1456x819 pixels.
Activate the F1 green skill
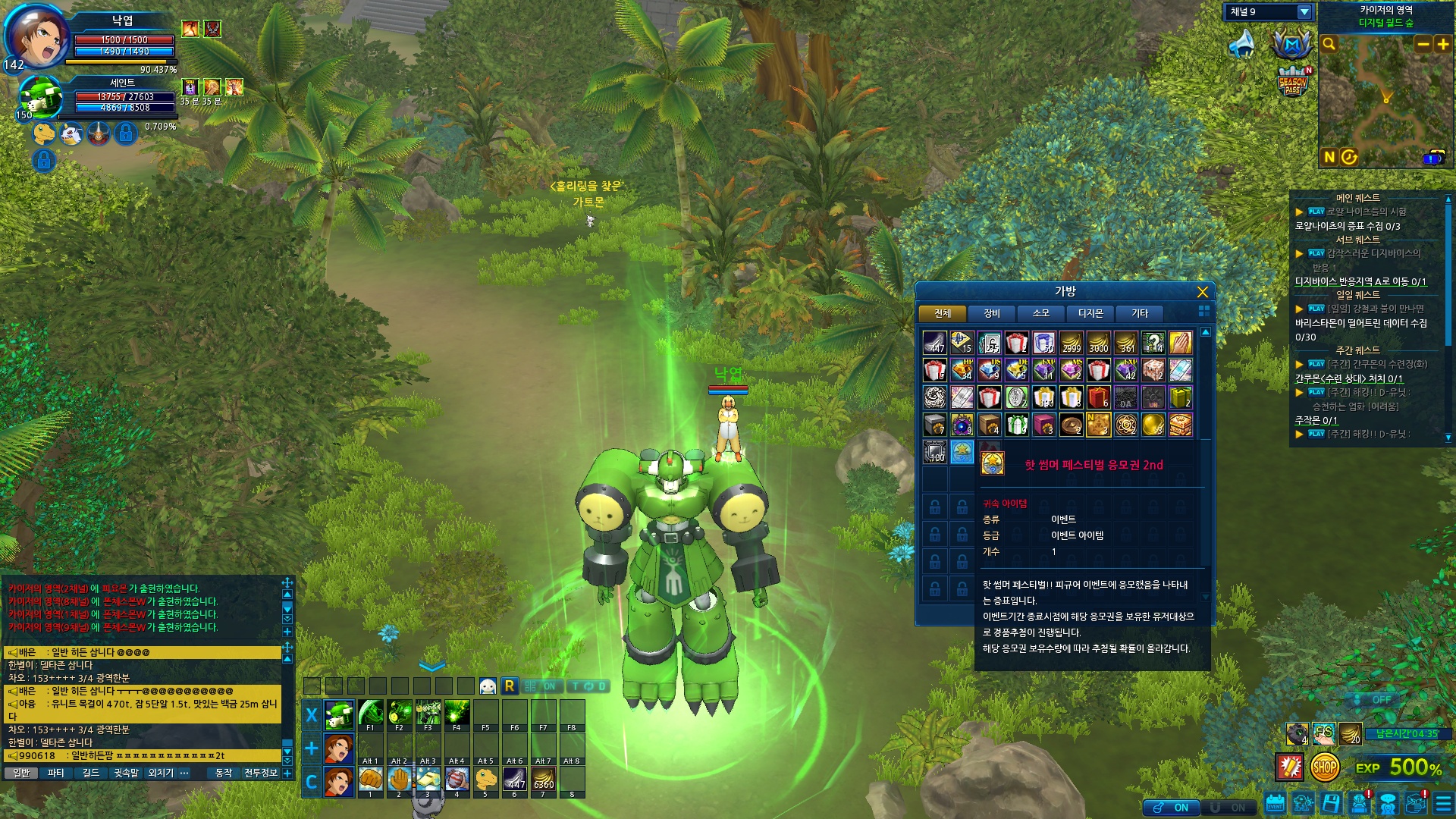pos(371,714)
